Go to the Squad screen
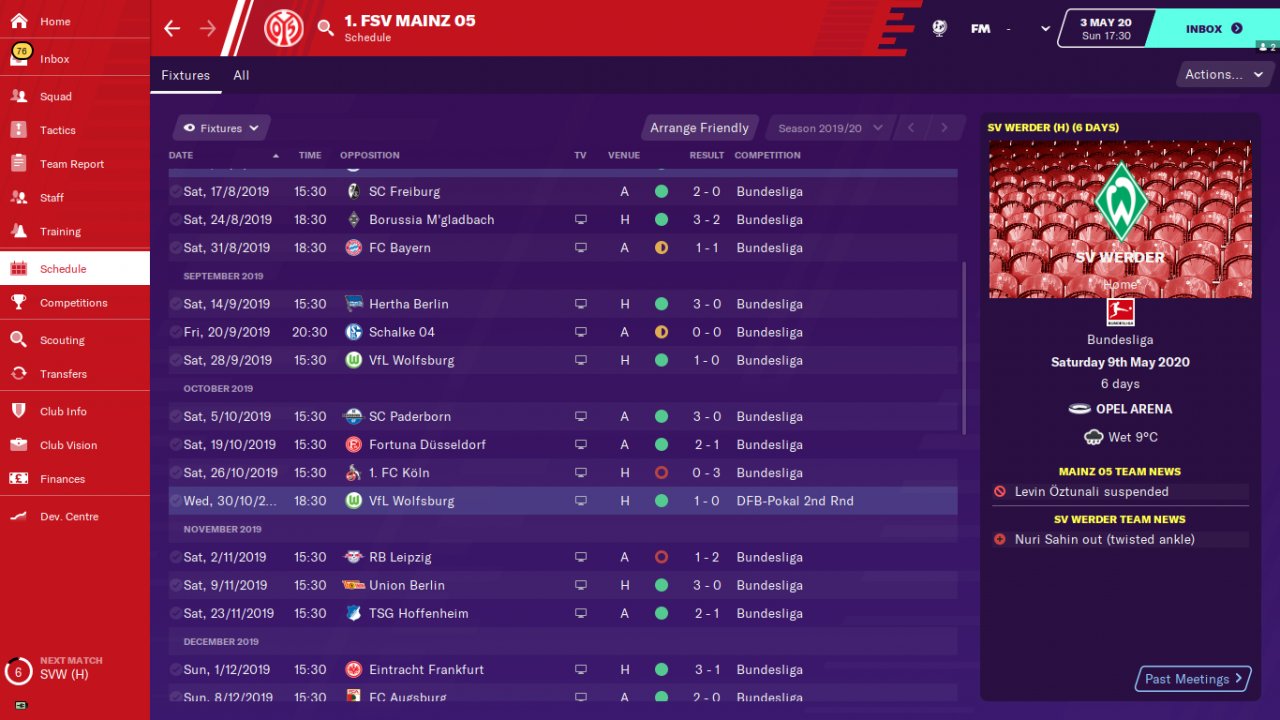 (56, 97)
